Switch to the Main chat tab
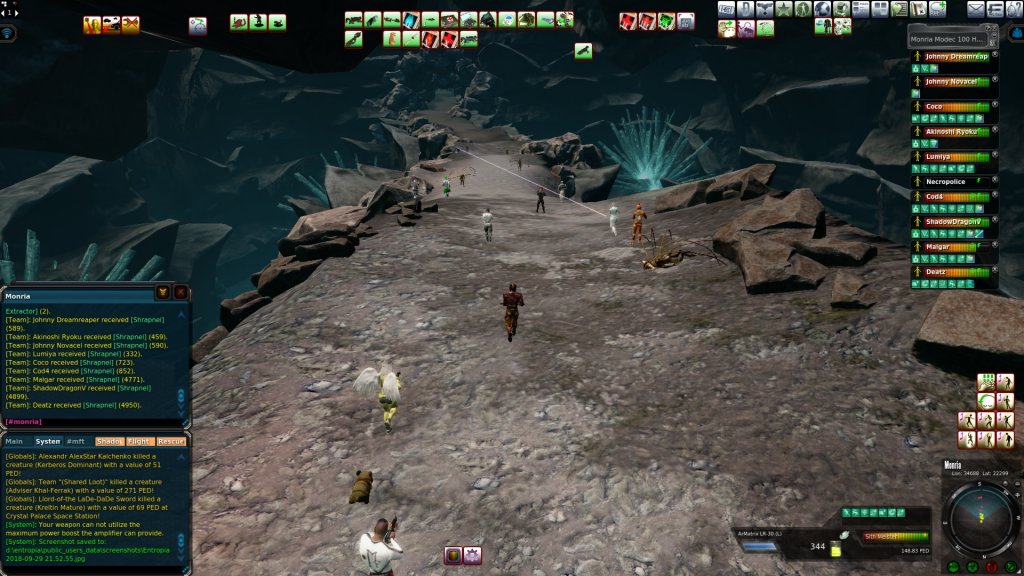Screen dimensions: 1024x576 (x=14, y=441)
